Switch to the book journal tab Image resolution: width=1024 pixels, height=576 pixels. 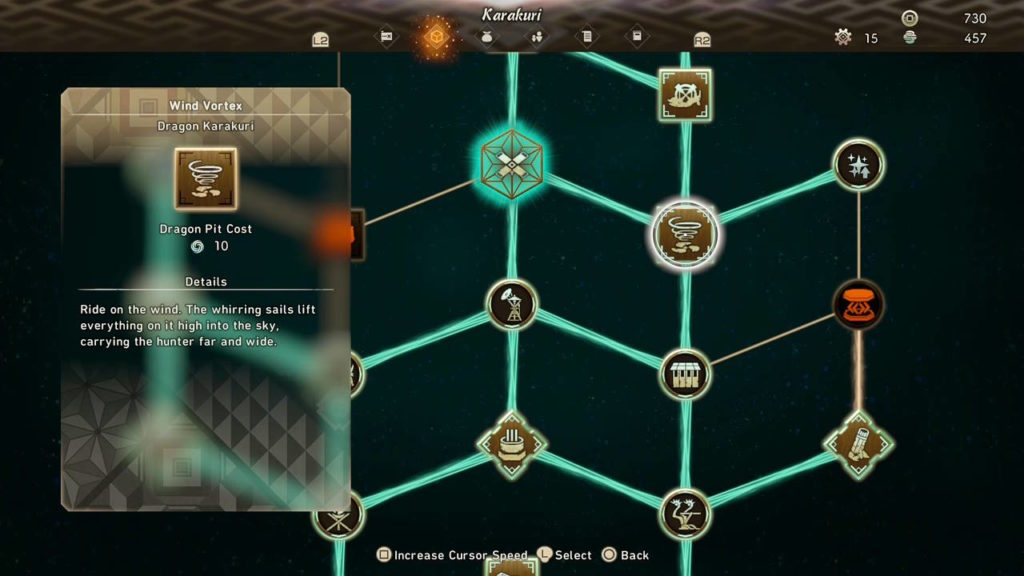[637, 37]
